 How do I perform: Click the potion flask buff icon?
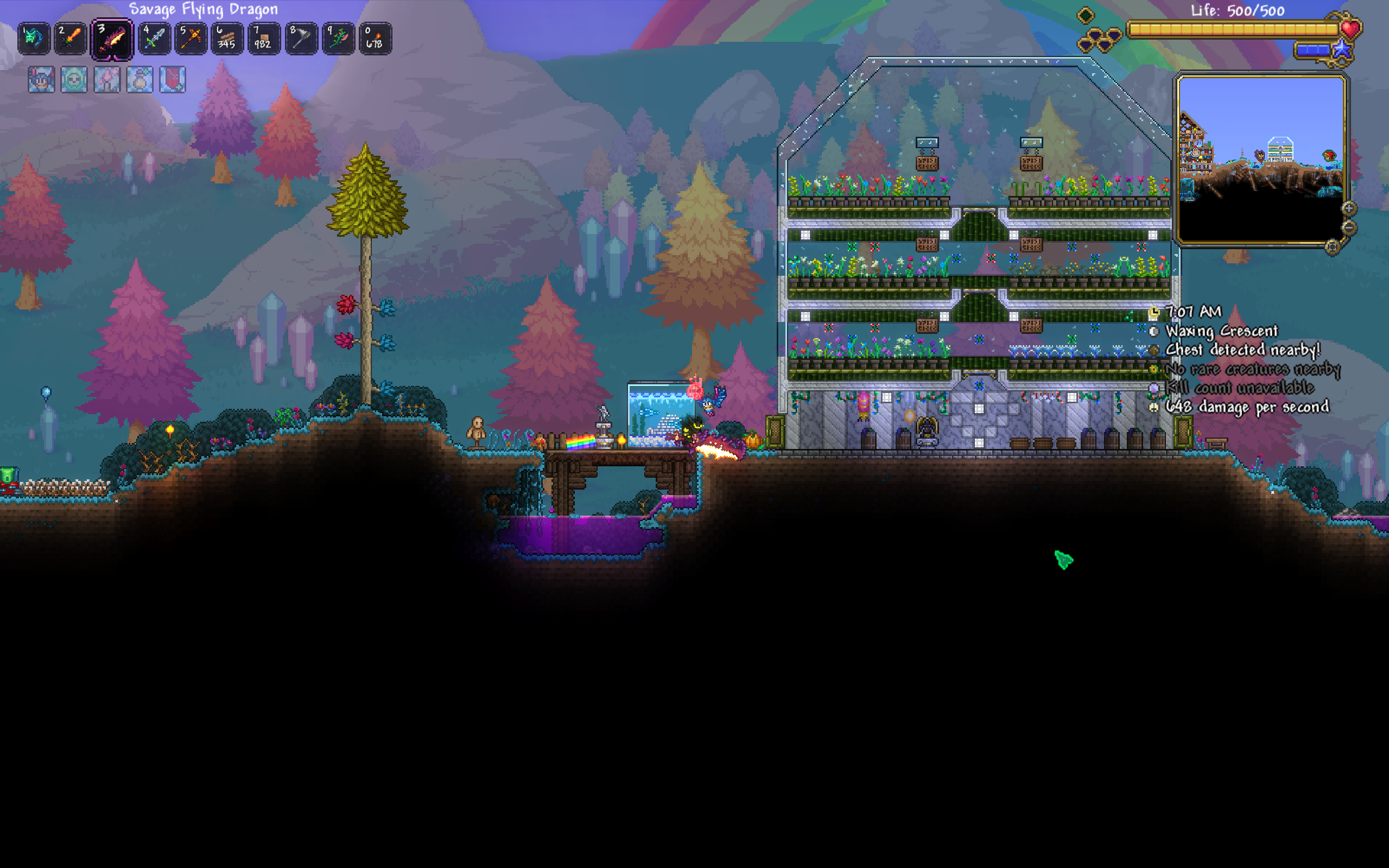[x=139, y=79]
